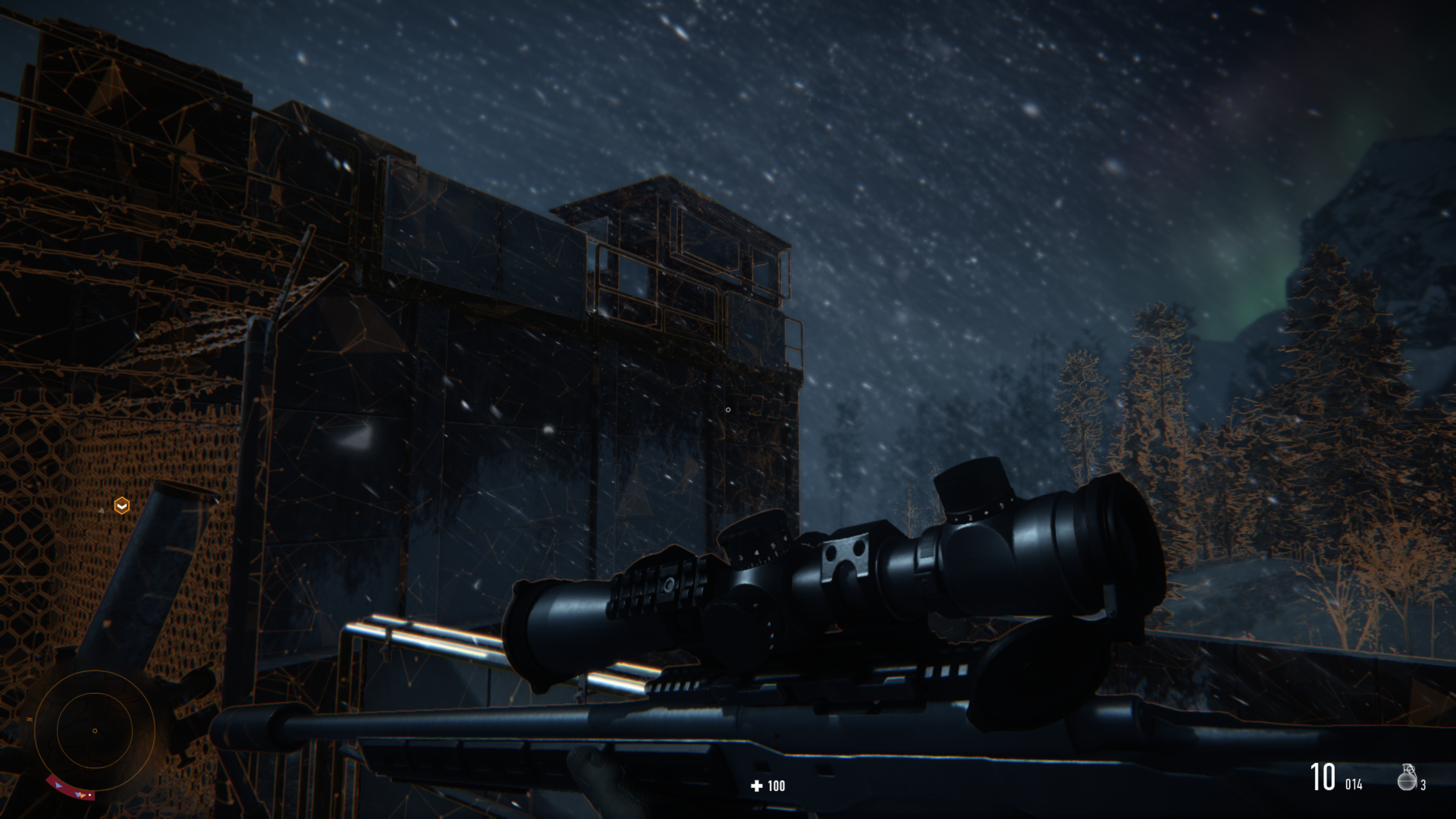Viewport: 1456px width, 819px height.
Task: Select the health value reading 100
Action: coord(776,786)
